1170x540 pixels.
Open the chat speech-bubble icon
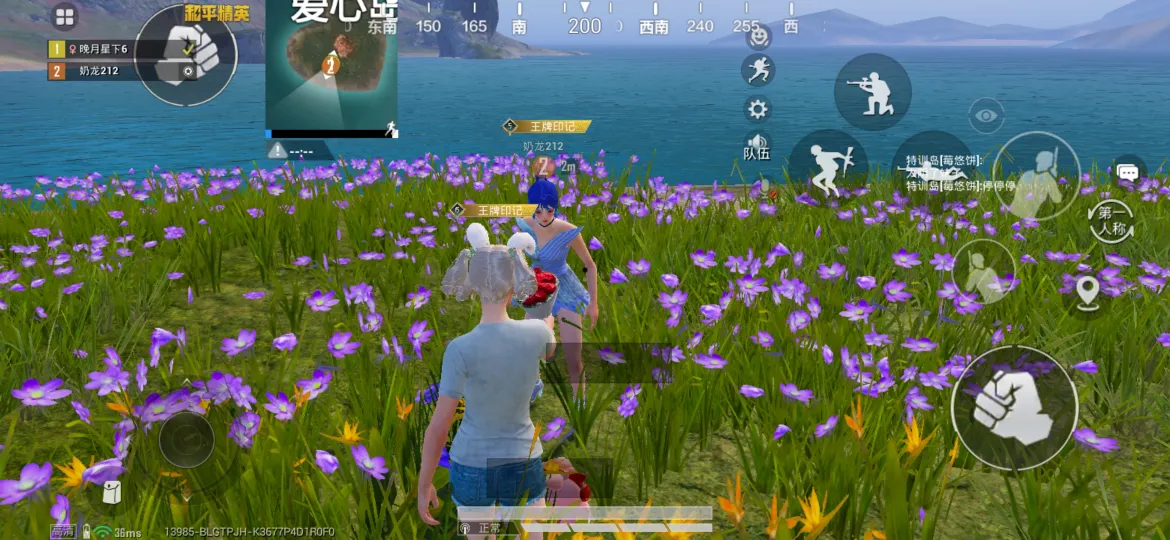[1128, 172]
